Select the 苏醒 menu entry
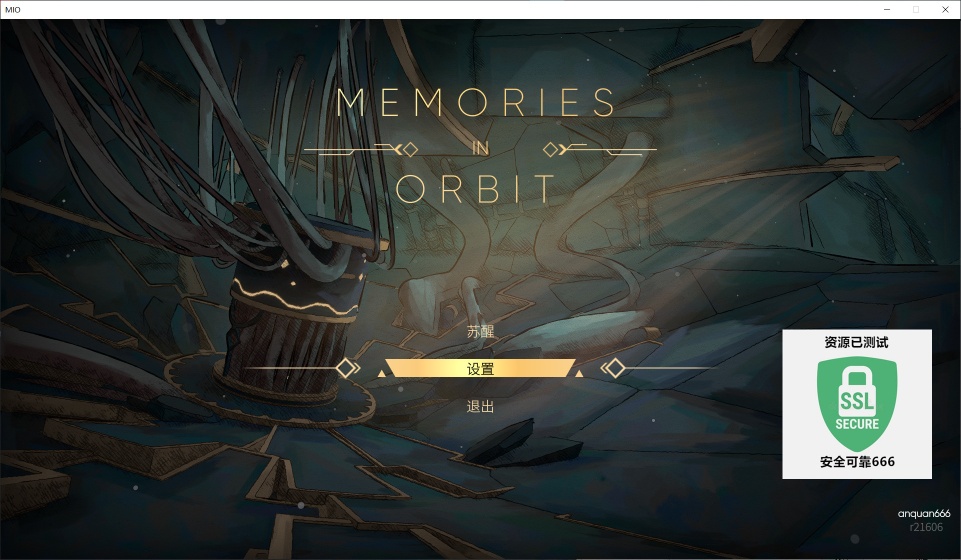 click(480, 331)
